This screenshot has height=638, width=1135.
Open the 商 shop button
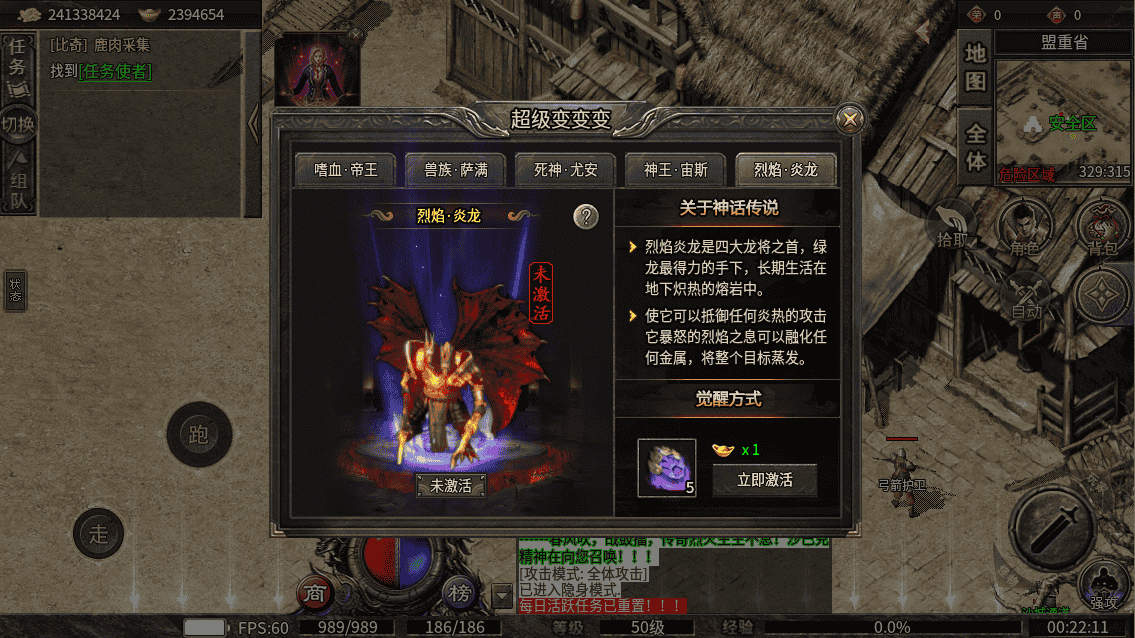coord(315,593)
